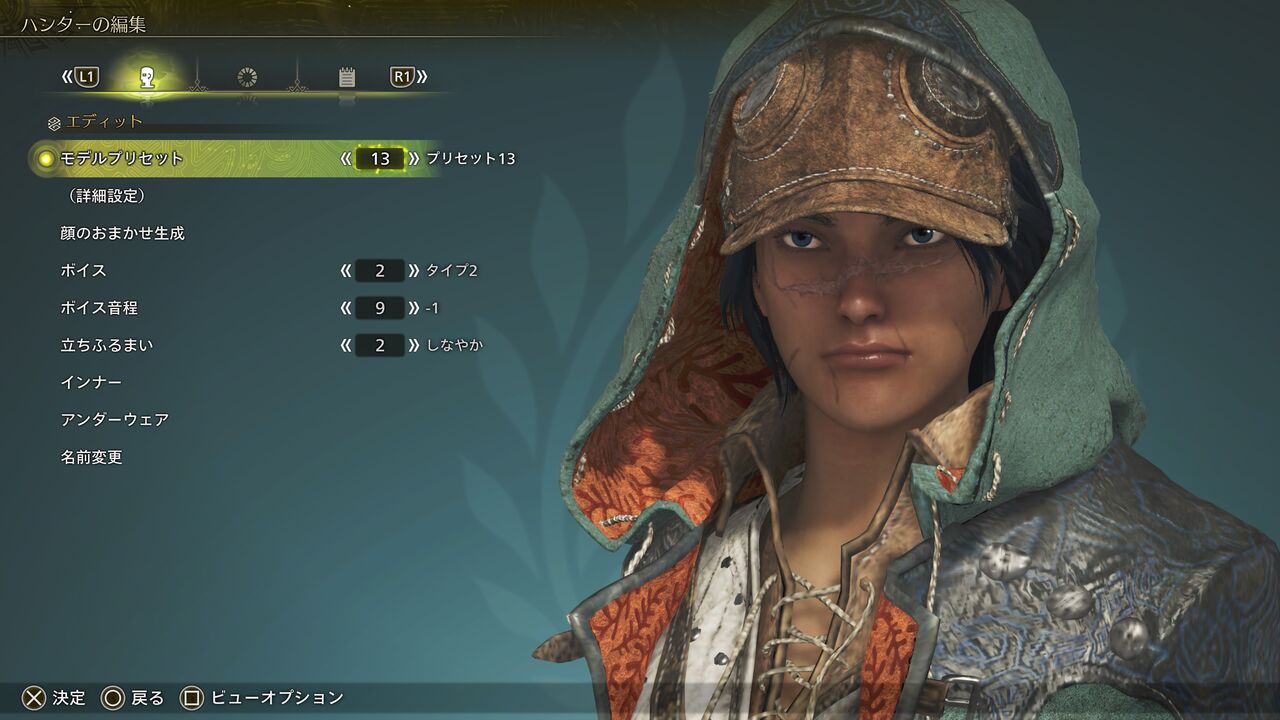Lower the voice pitch with left arrow
The image size is (1280, 720).
coord(346,308)
